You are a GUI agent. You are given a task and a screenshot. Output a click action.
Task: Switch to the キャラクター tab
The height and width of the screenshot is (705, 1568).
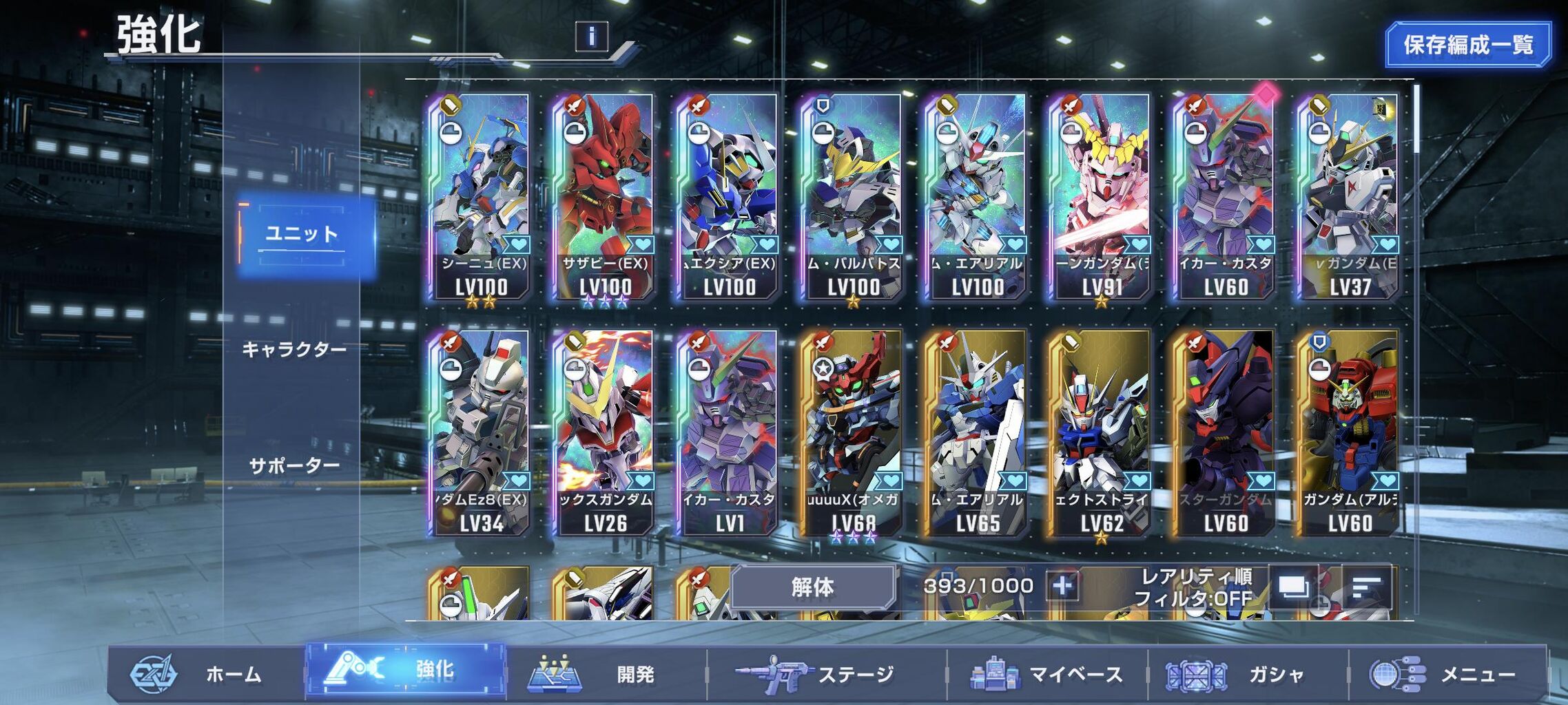294,350
